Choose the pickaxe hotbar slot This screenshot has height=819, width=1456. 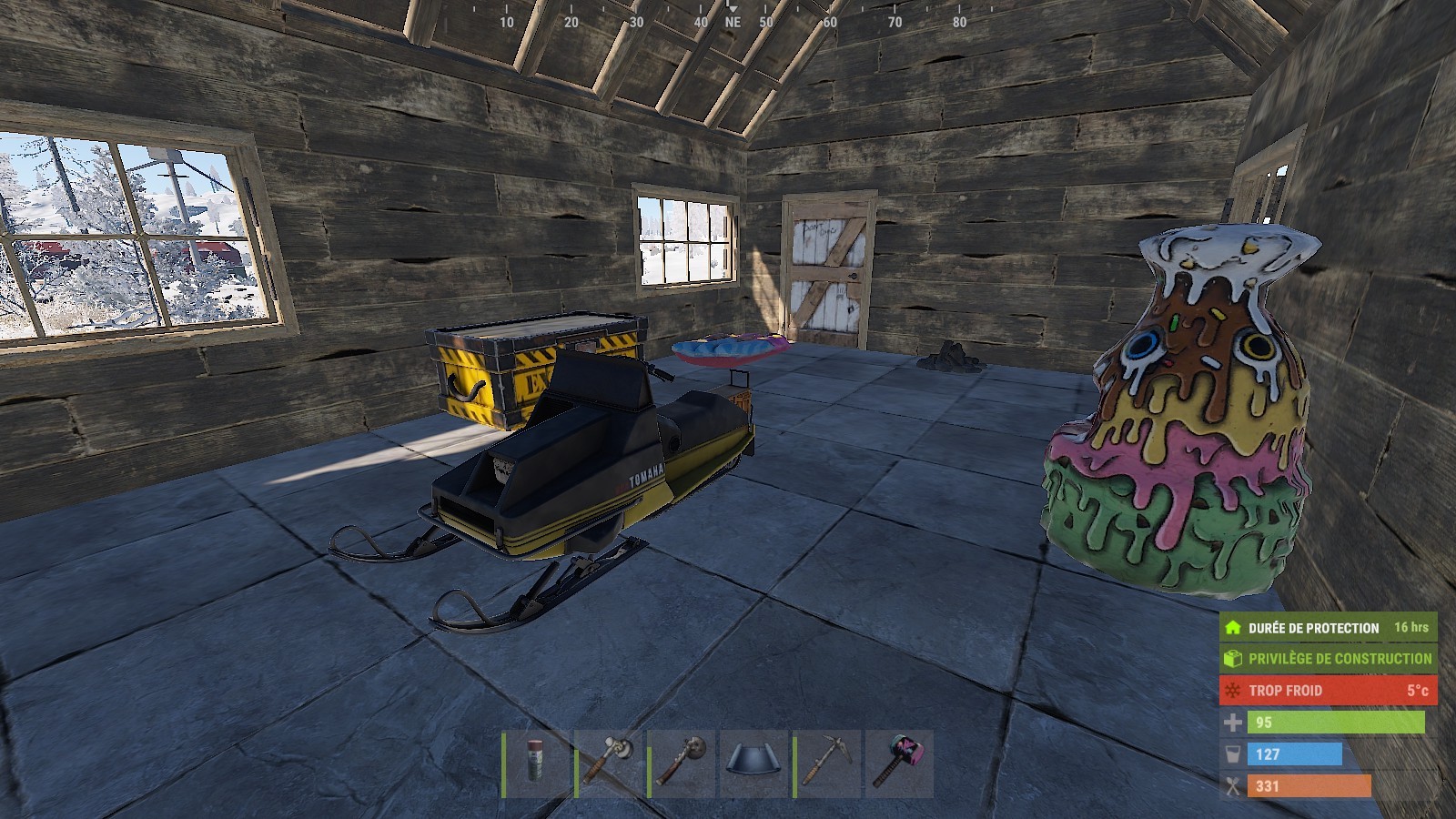point(827,763)
